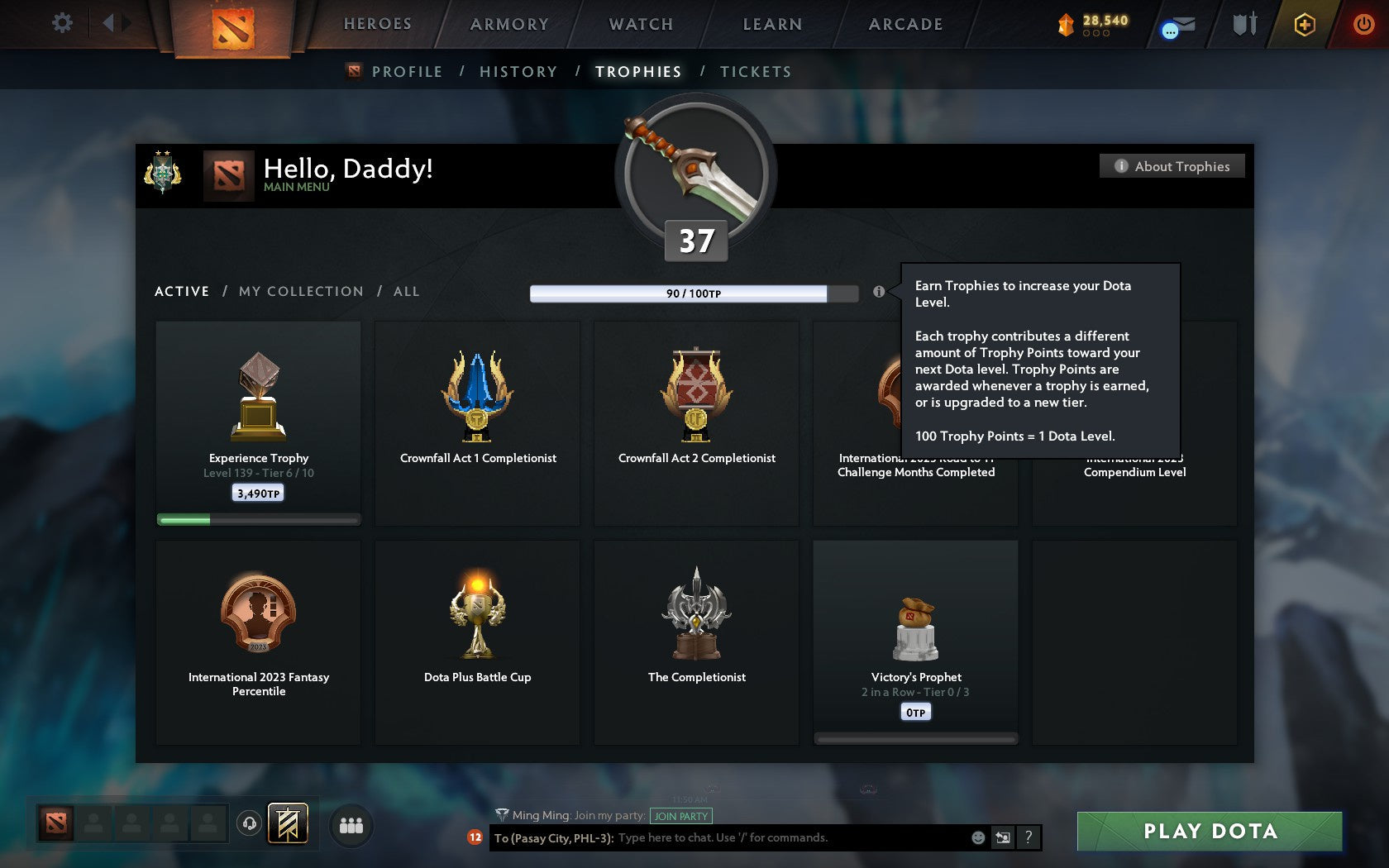Click the screenshot share icon near chat
This screenshot has width=1389, height=868.
(x=1002, y=837)
